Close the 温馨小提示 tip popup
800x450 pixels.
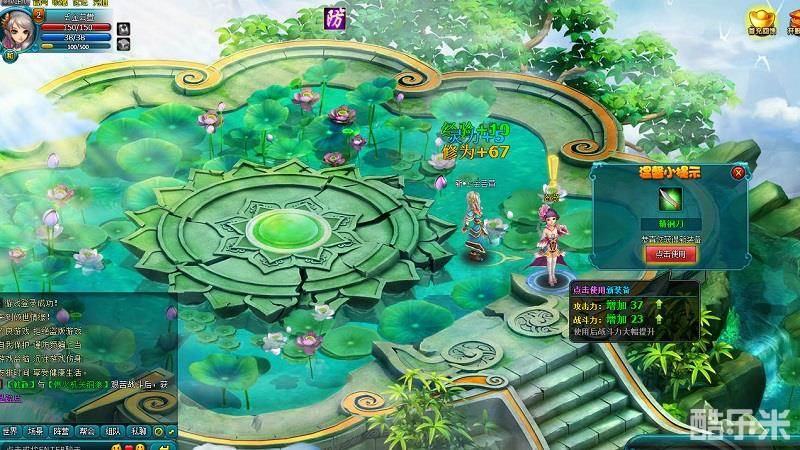(x=738, y=172)
